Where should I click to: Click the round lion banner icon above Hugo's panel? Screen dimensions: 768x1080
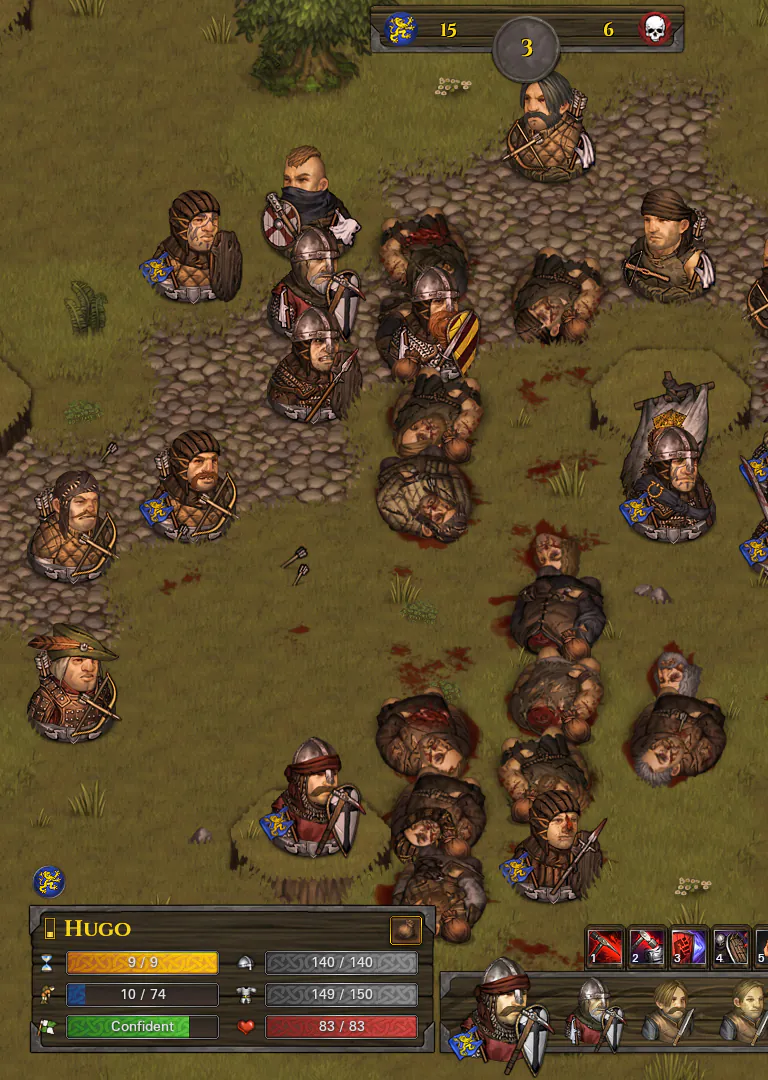[49, 881]
